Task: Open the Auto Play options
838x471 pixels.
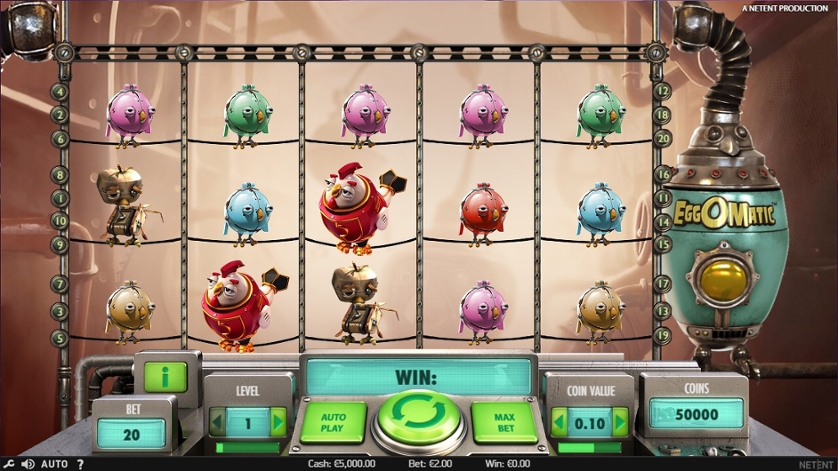Action: click(331, 420)
